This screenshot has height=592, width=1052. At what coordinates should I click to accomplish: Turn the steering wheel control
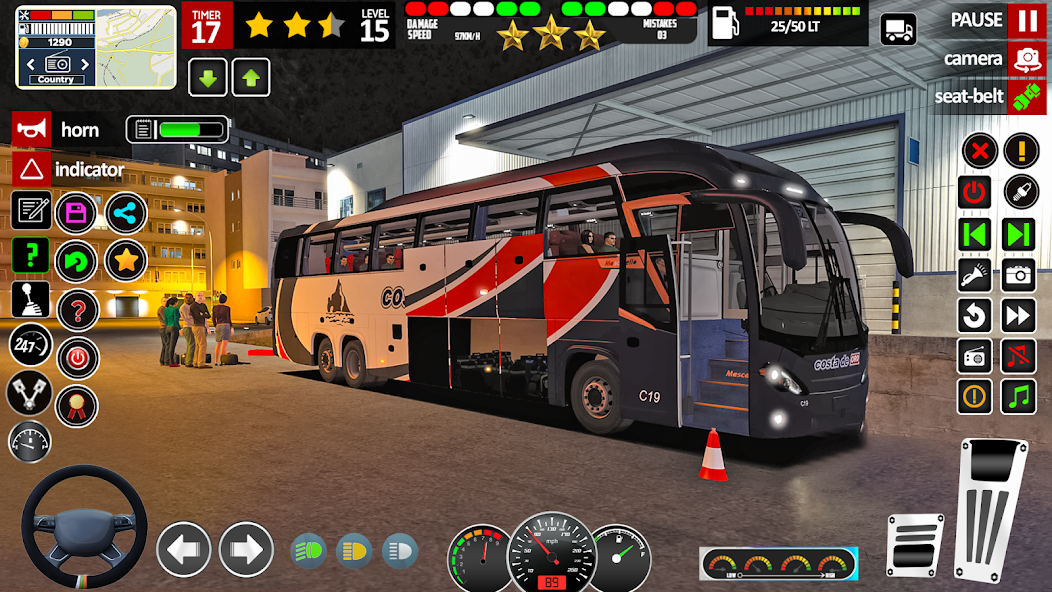tap(84, 526)
